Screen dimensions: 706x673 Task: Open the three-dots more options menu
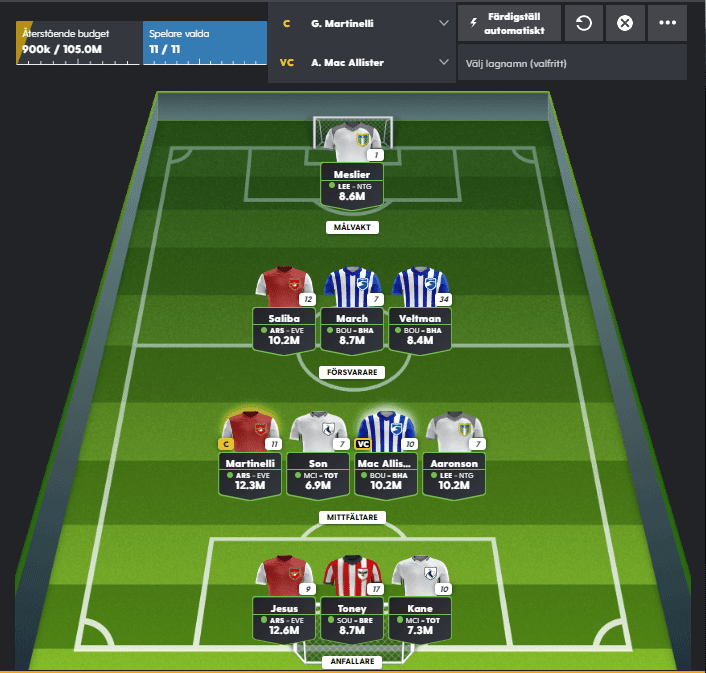point(666,22)
